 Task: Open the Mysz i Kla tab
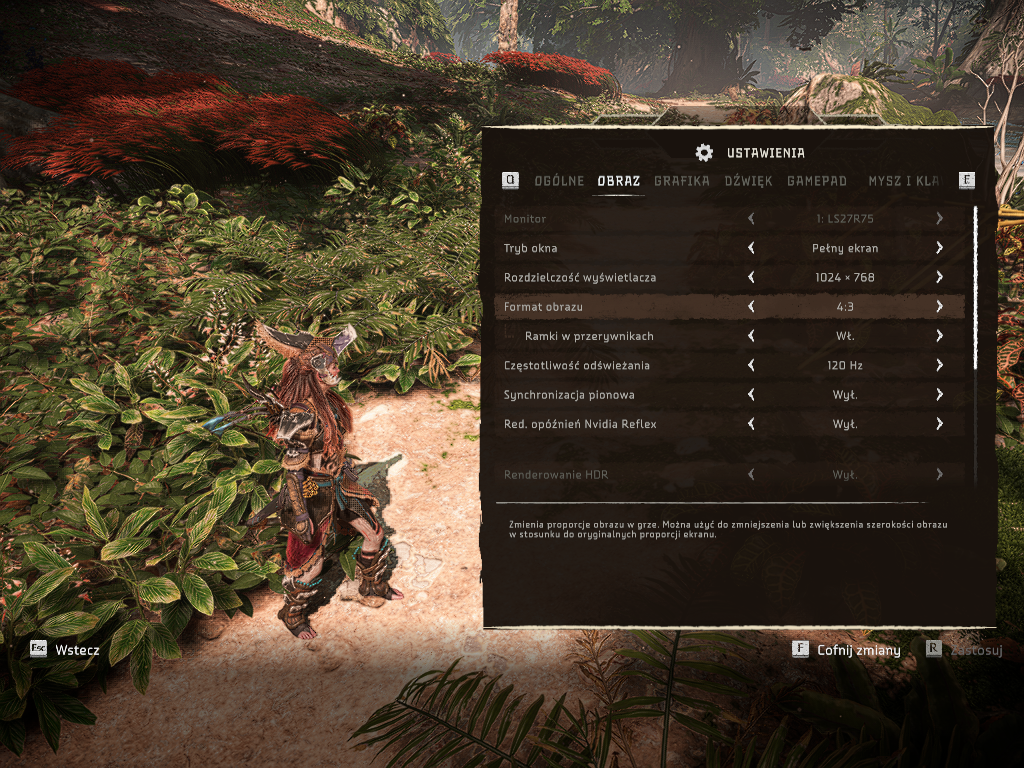click(903, 181)
